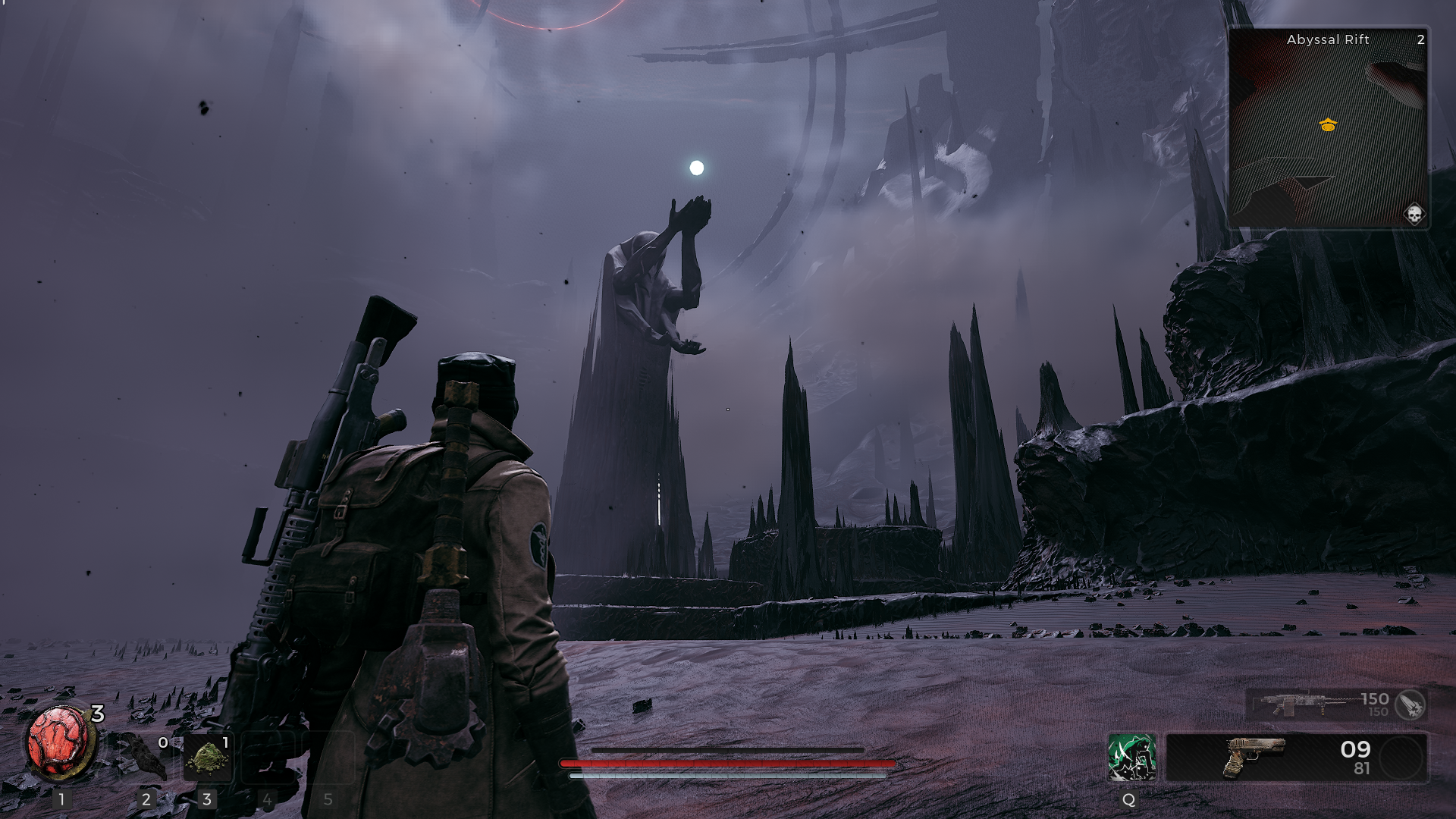Click the yellow player marker on minimap
This screenshot has width=1456, height=819.
(1328, 125)
